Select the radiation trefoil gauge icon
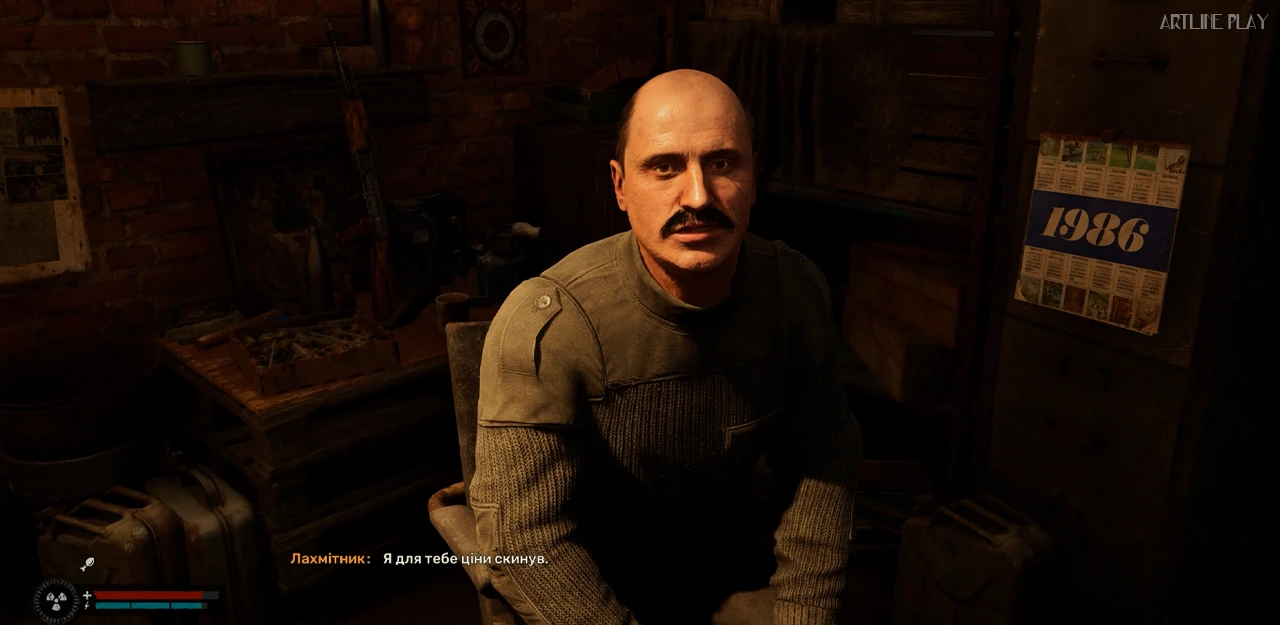This screenshot has width=1280, height=625. pyautogui.click(x=56, y=600)
